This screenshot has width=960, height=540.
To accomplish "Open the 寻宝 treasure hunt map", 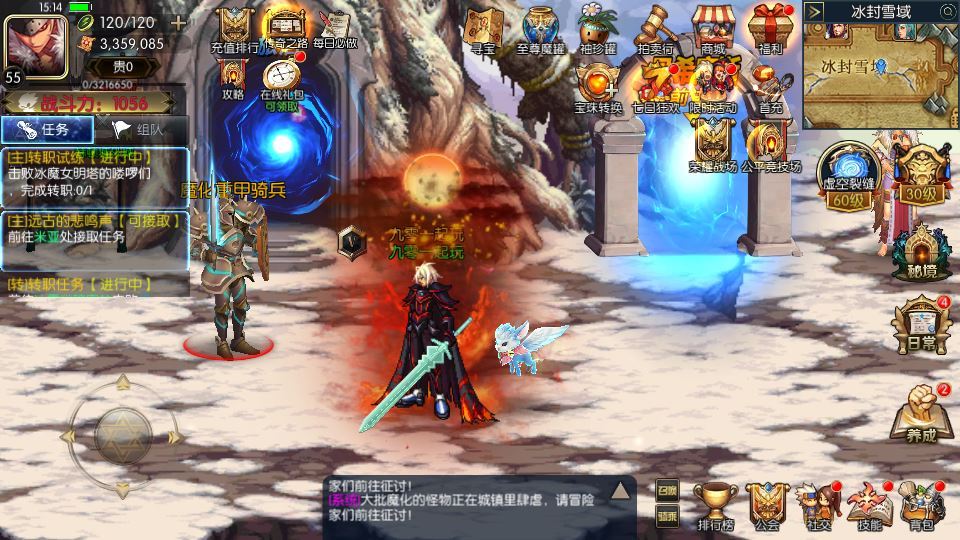I will point(483,28).
